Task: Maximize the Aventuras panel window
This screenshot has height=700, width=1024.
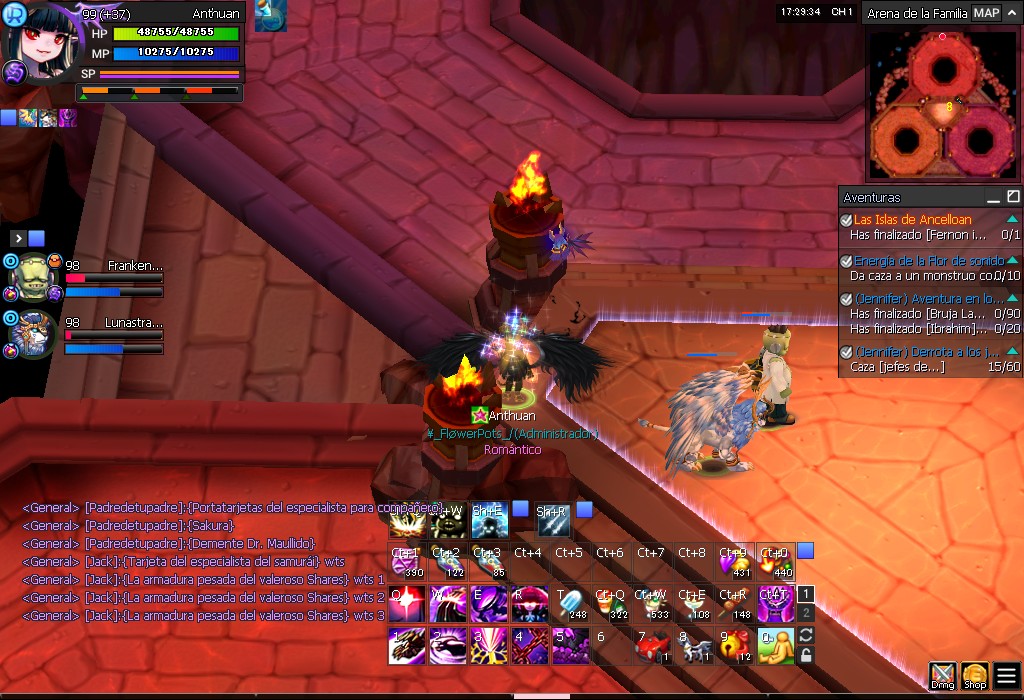Action: point(1013,197)
